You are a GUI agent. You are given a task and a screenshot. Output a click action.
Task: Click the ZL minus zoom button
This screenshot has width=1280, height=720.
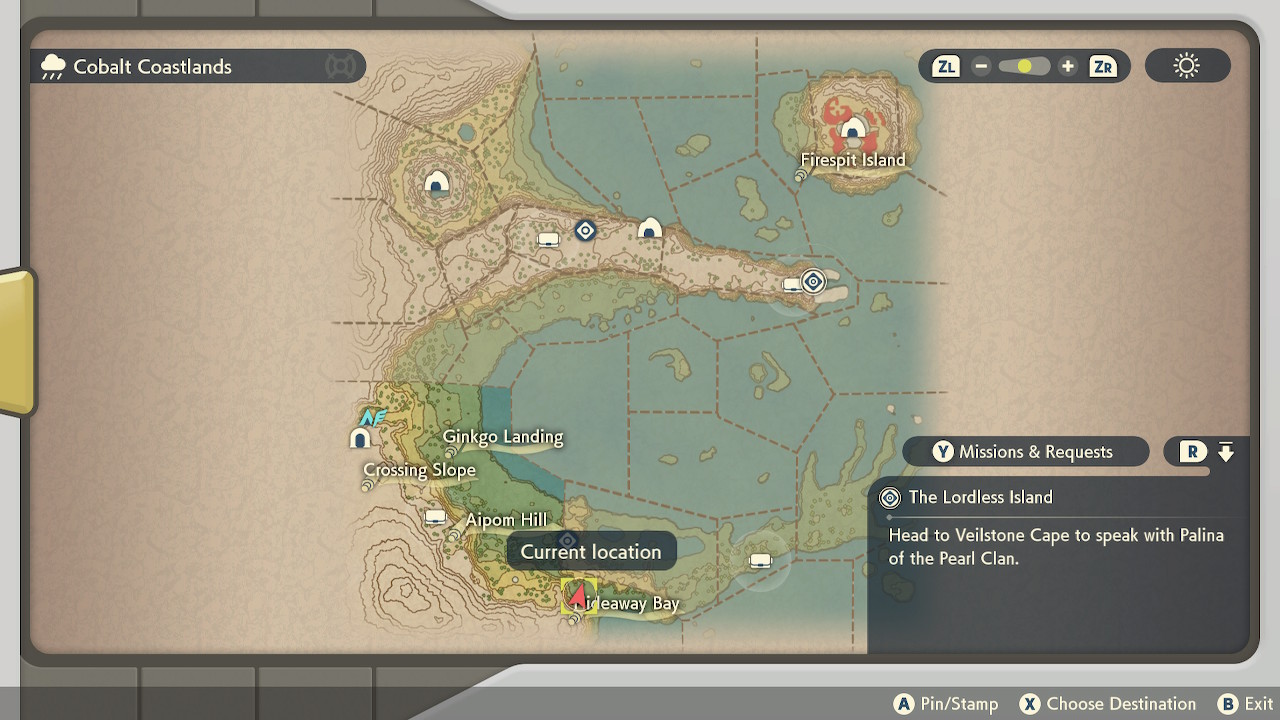pyautogui.click(x=981, y=65)
